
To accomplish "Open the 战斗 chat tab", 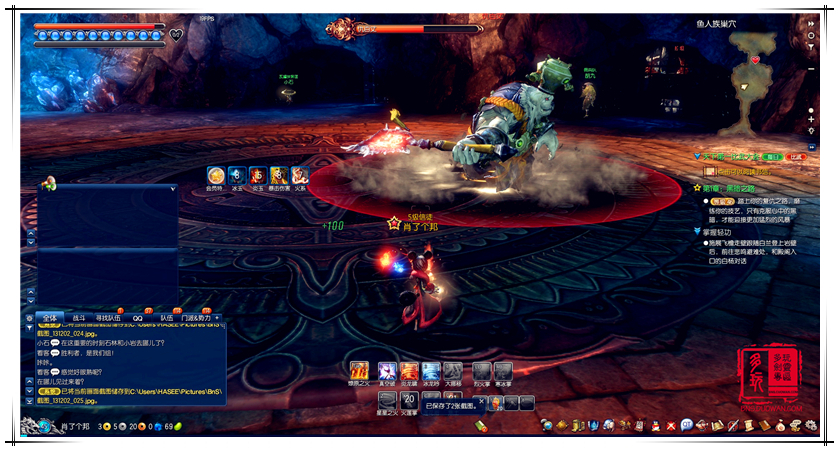I will [79, 318].
